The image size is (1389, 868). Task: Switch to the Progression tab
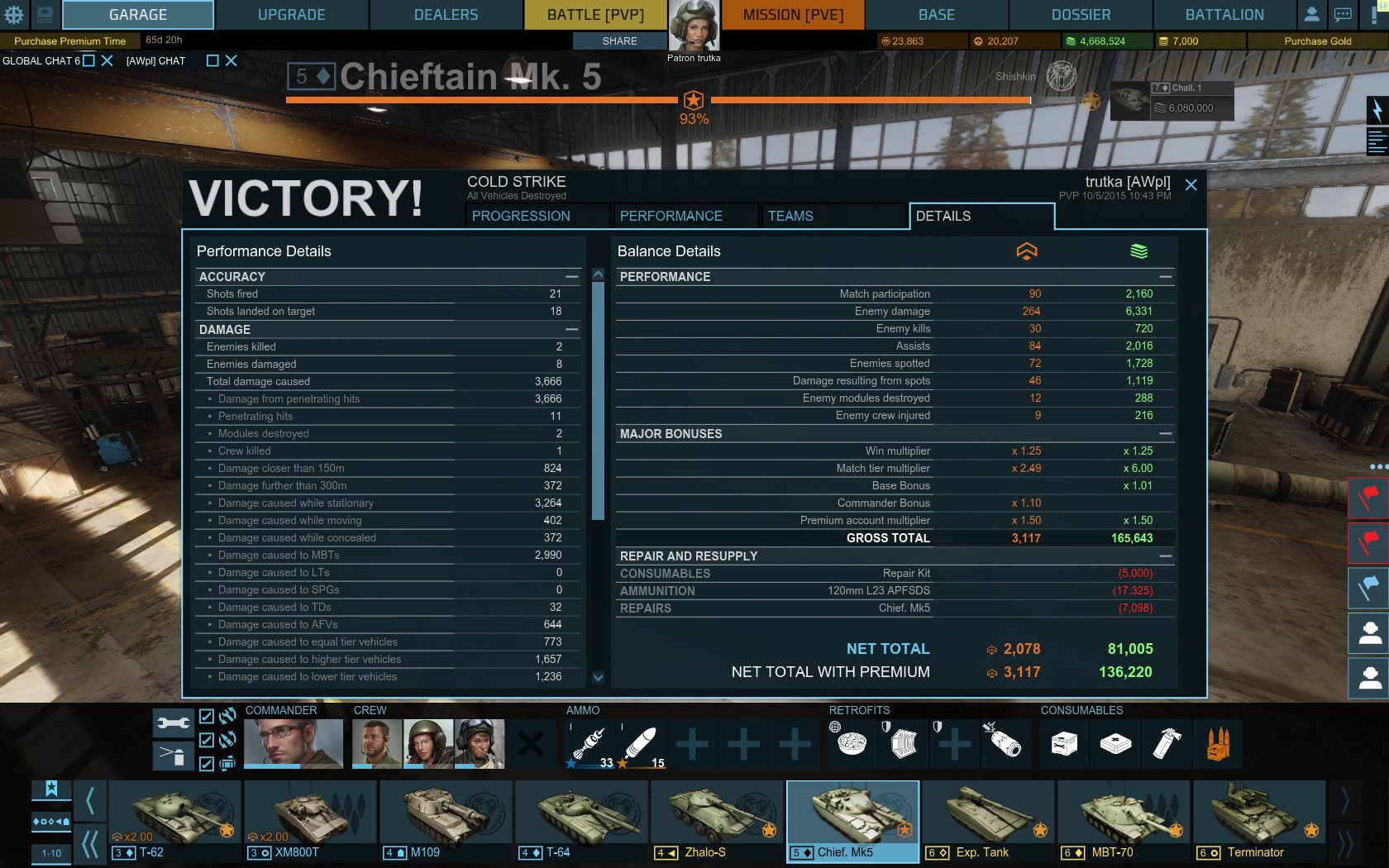(521, 216)
